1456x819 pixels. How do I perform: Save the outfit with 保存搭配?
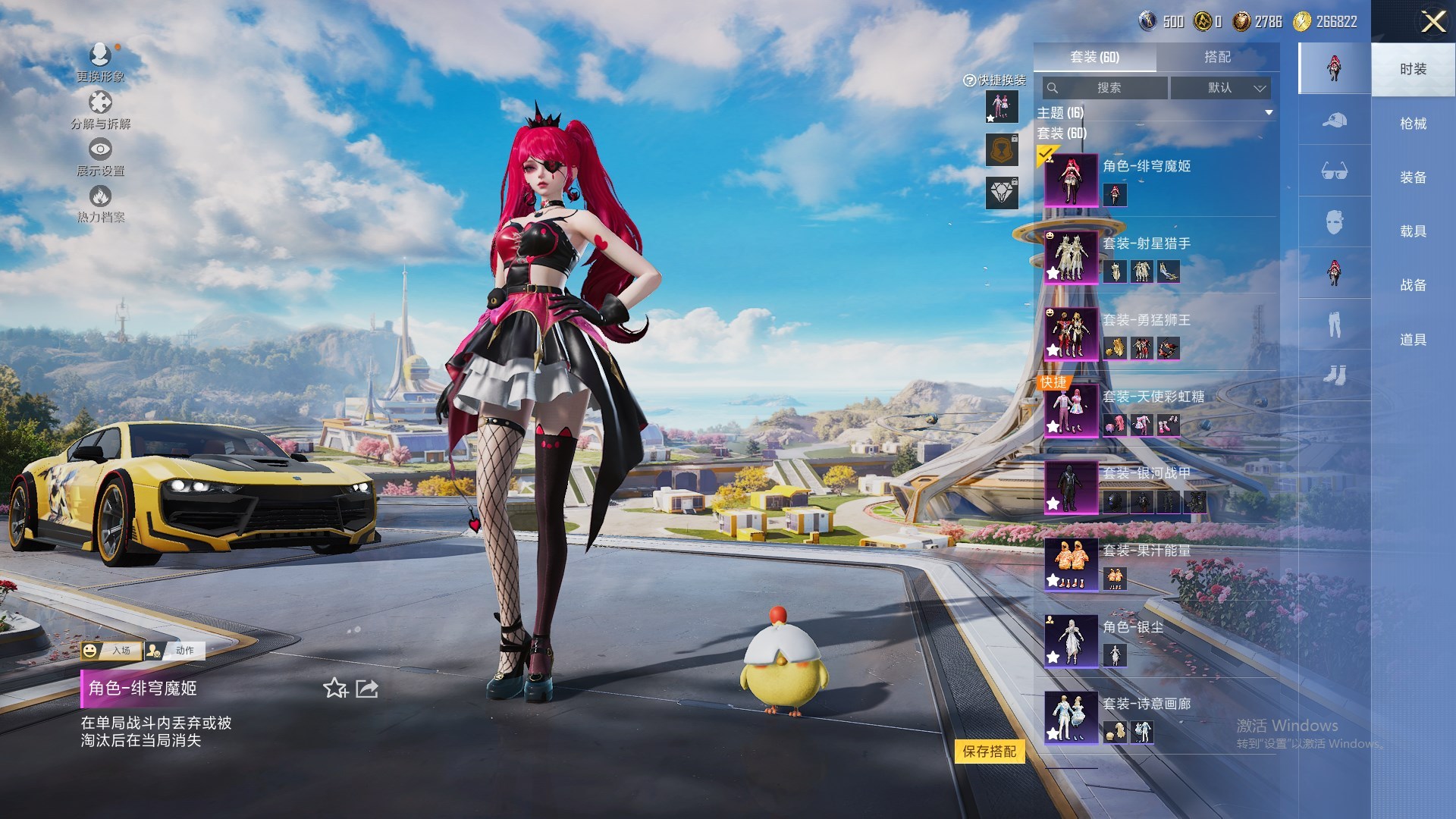coord(990,752)
